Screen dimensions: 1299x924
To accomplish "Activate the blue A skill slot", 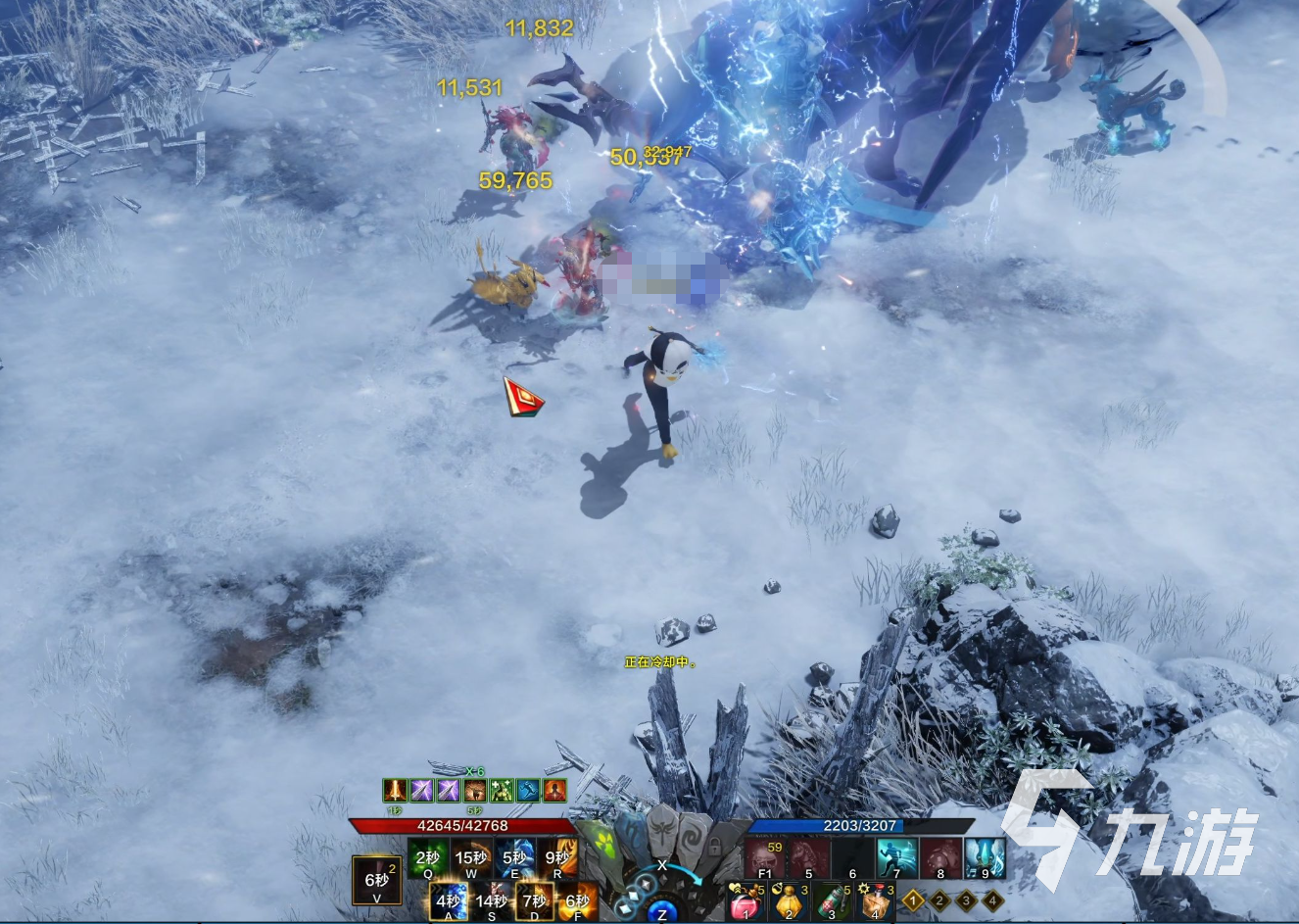I will click(449, 901).
